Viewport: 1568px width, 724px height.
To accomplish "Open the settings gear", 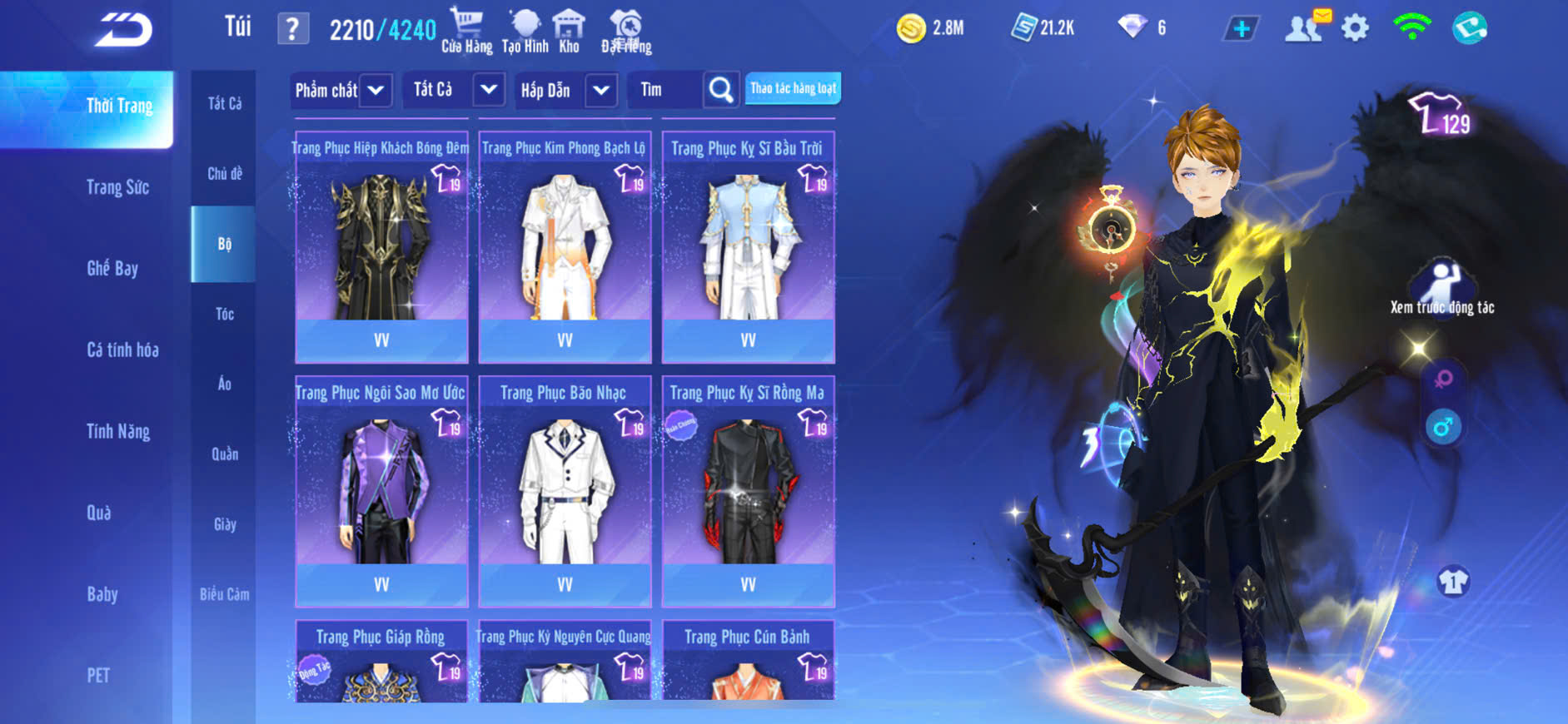I will click(x=1355, y=28).
